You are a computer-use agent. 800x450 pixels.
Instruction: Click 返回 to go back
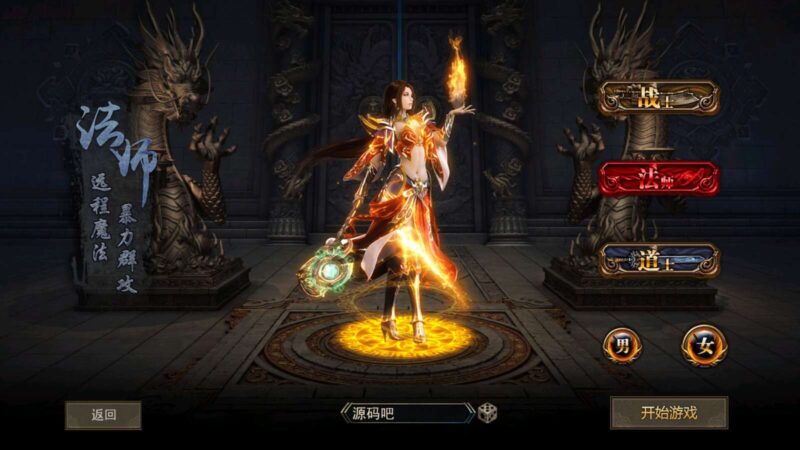tap(103, 414)
